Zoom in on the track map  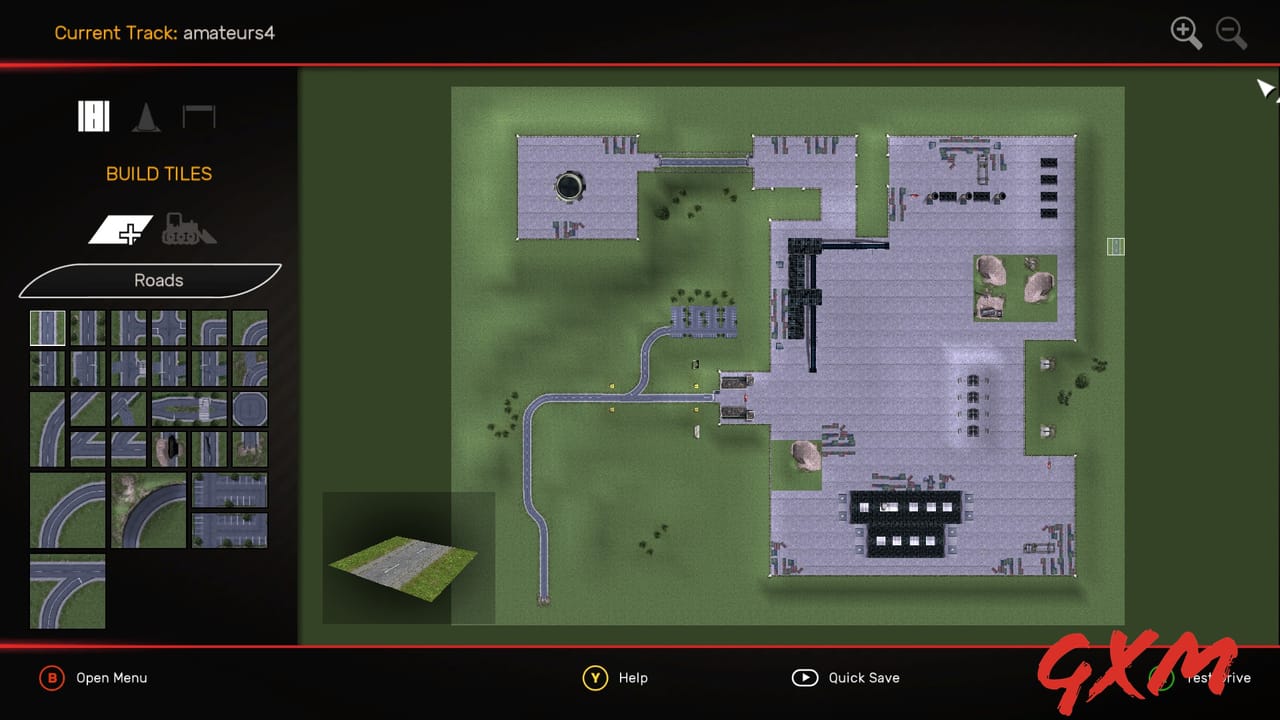(1186, 33)
